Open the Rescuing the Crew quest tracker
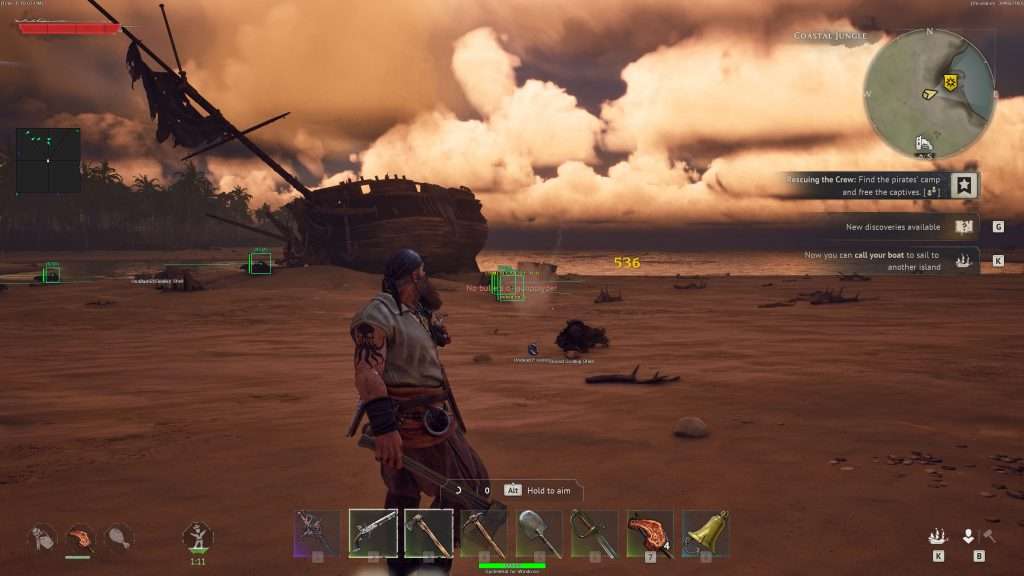Image resolution: width=1024 pixels, height=576 pixels. click(x=880, y=185)
